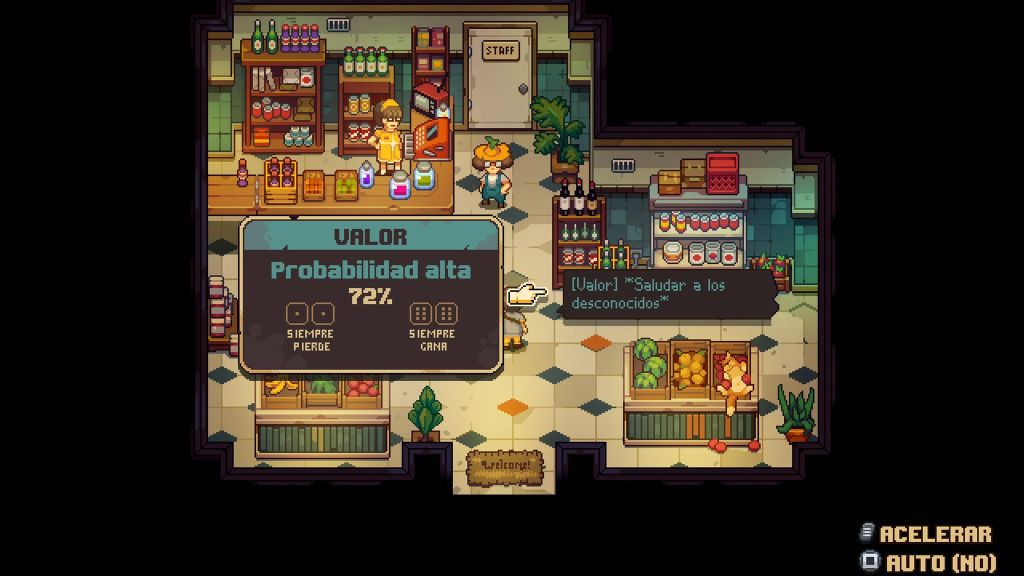This screenshot has height=576, width=1024.
Task: Toggle the Auto (No) dialogue setting
Action: (929, 562)
